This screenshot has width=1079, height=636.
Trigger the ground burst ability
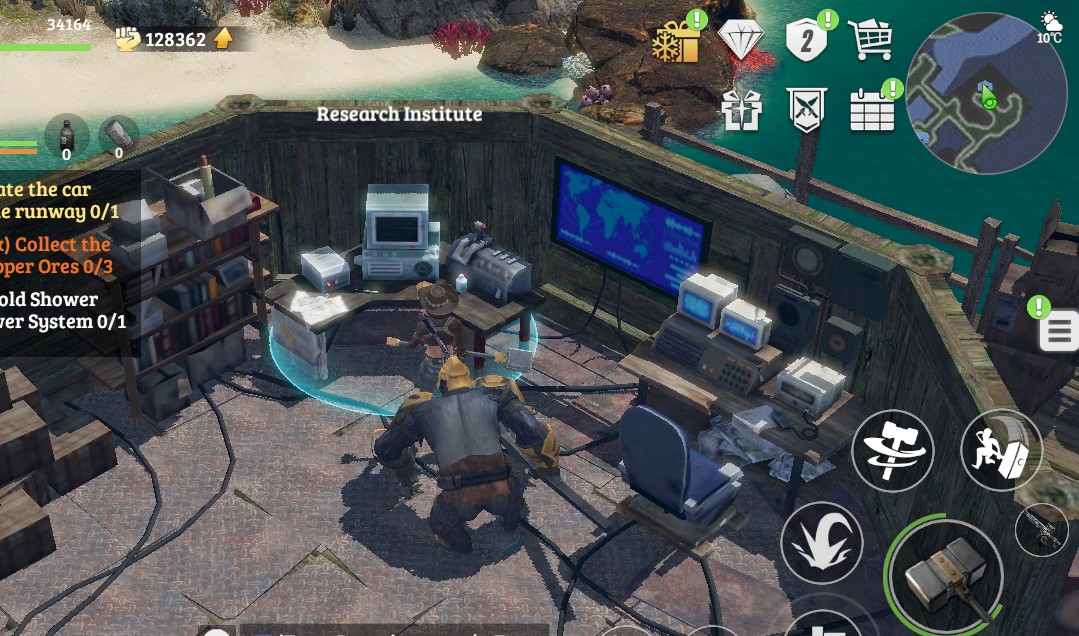(821, 543)
